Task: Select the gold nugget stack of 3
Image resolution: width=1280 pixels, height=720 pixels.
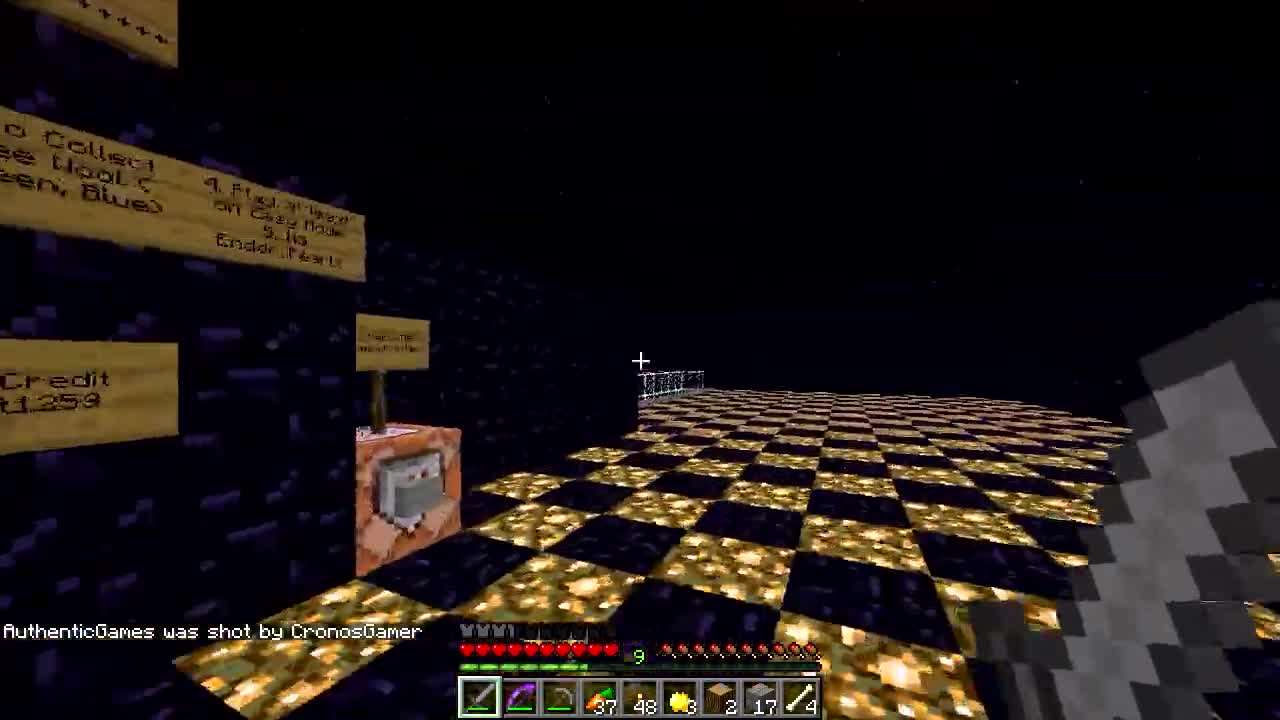Action: point(639,695)
